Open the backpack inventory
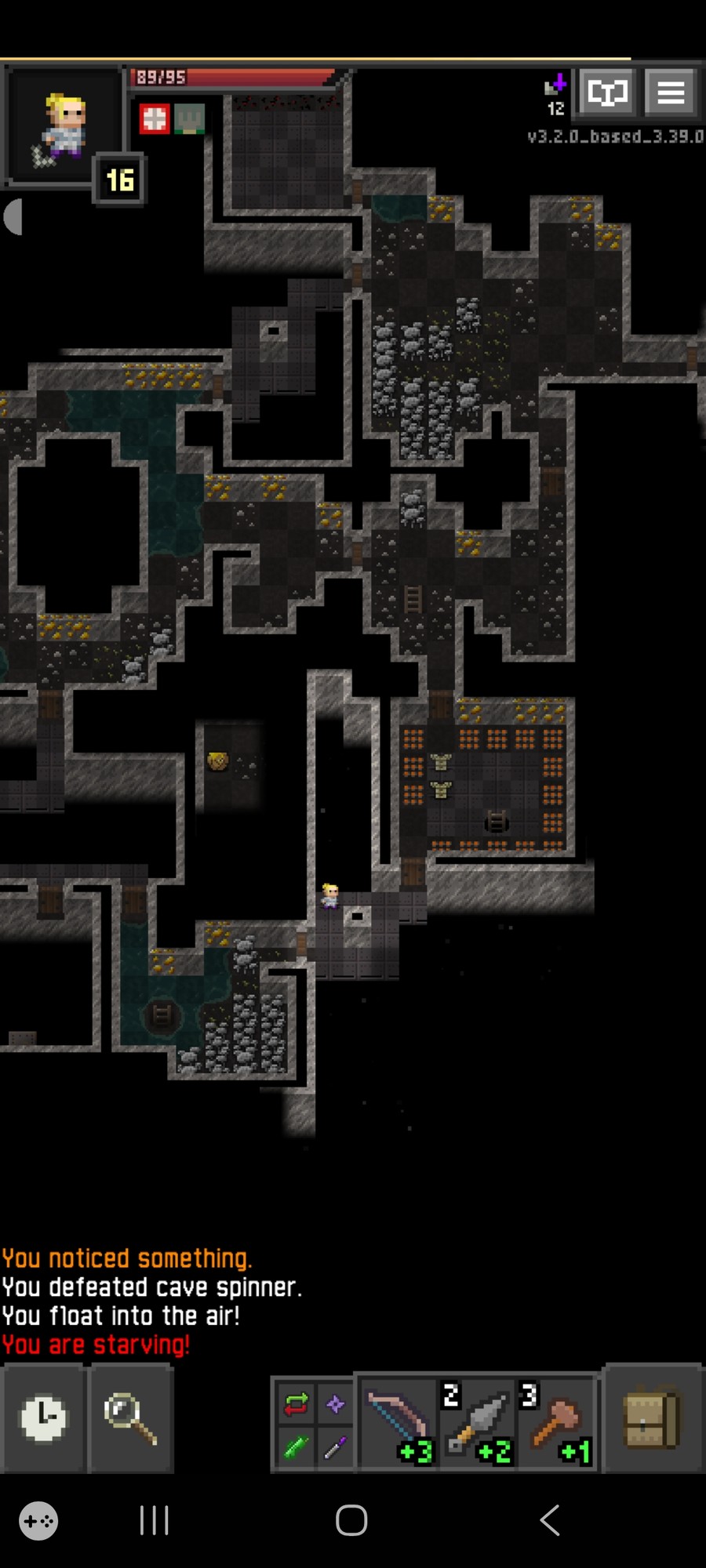 (x=650, y=1417)
